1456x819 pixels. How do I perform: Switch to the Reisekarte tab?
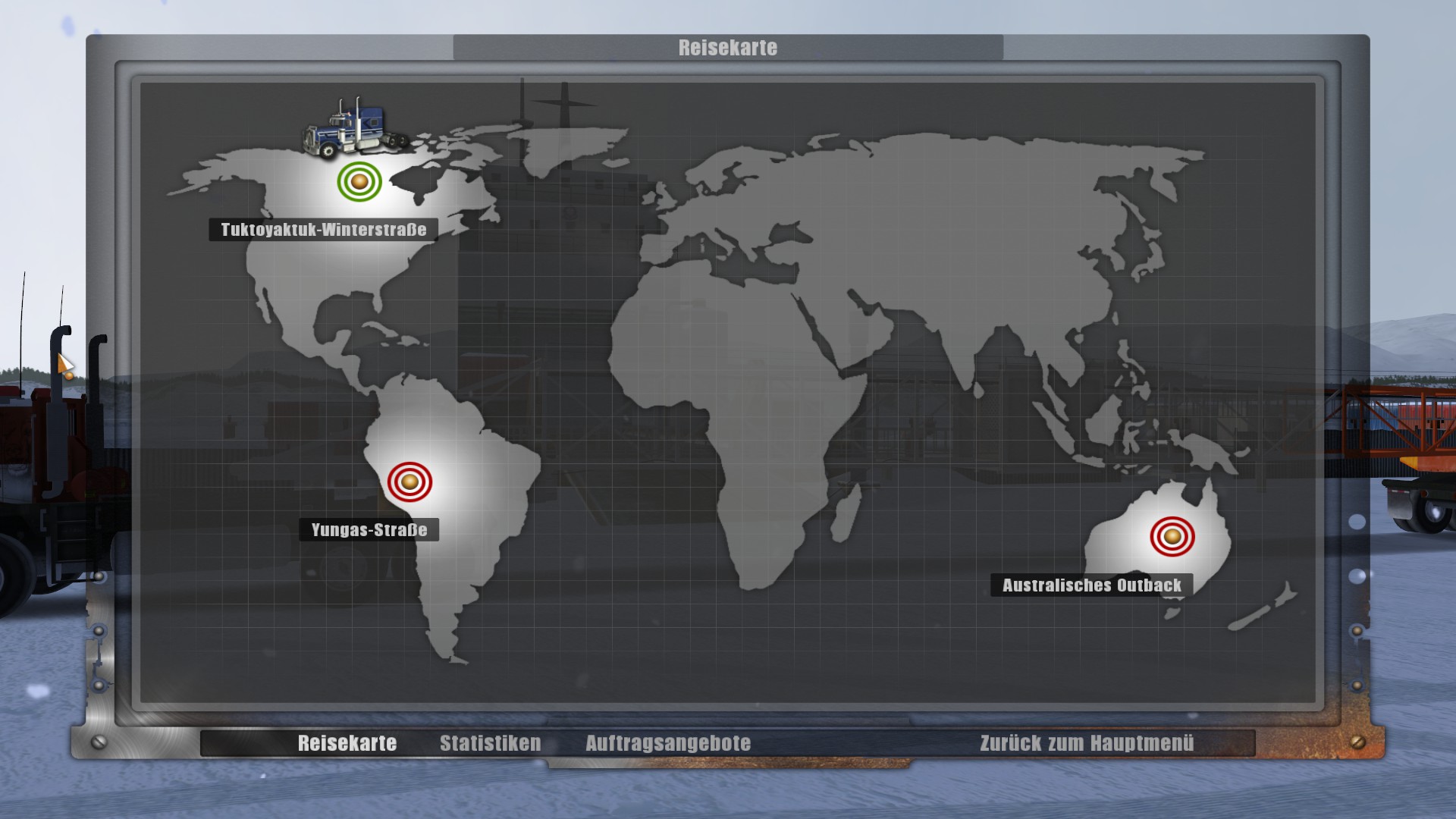(347, 743)
